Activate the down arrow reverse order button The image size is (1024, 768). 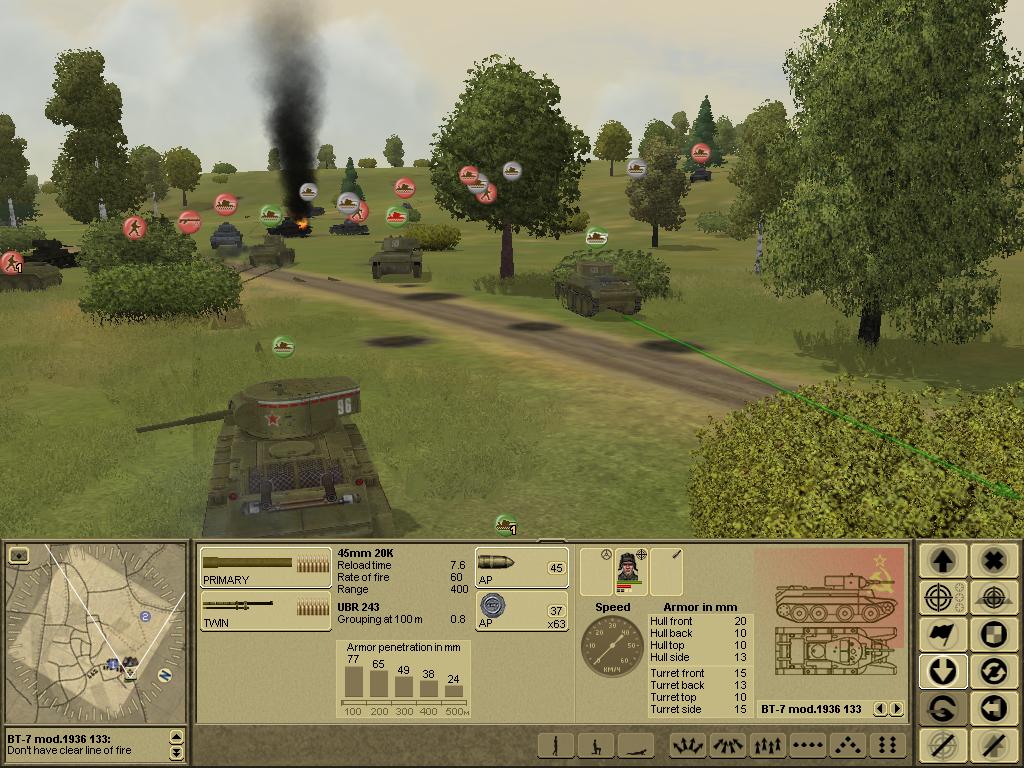click(x=941, y=671)
